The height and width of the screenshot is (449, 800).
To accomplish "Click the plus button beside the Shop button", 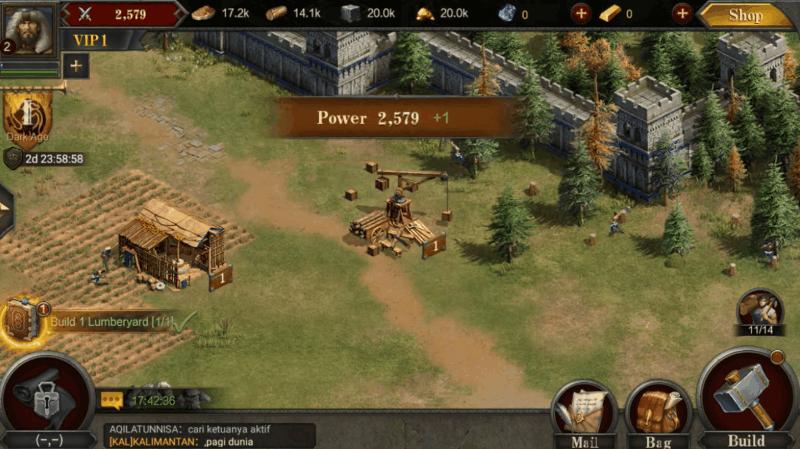I will 682,14.
